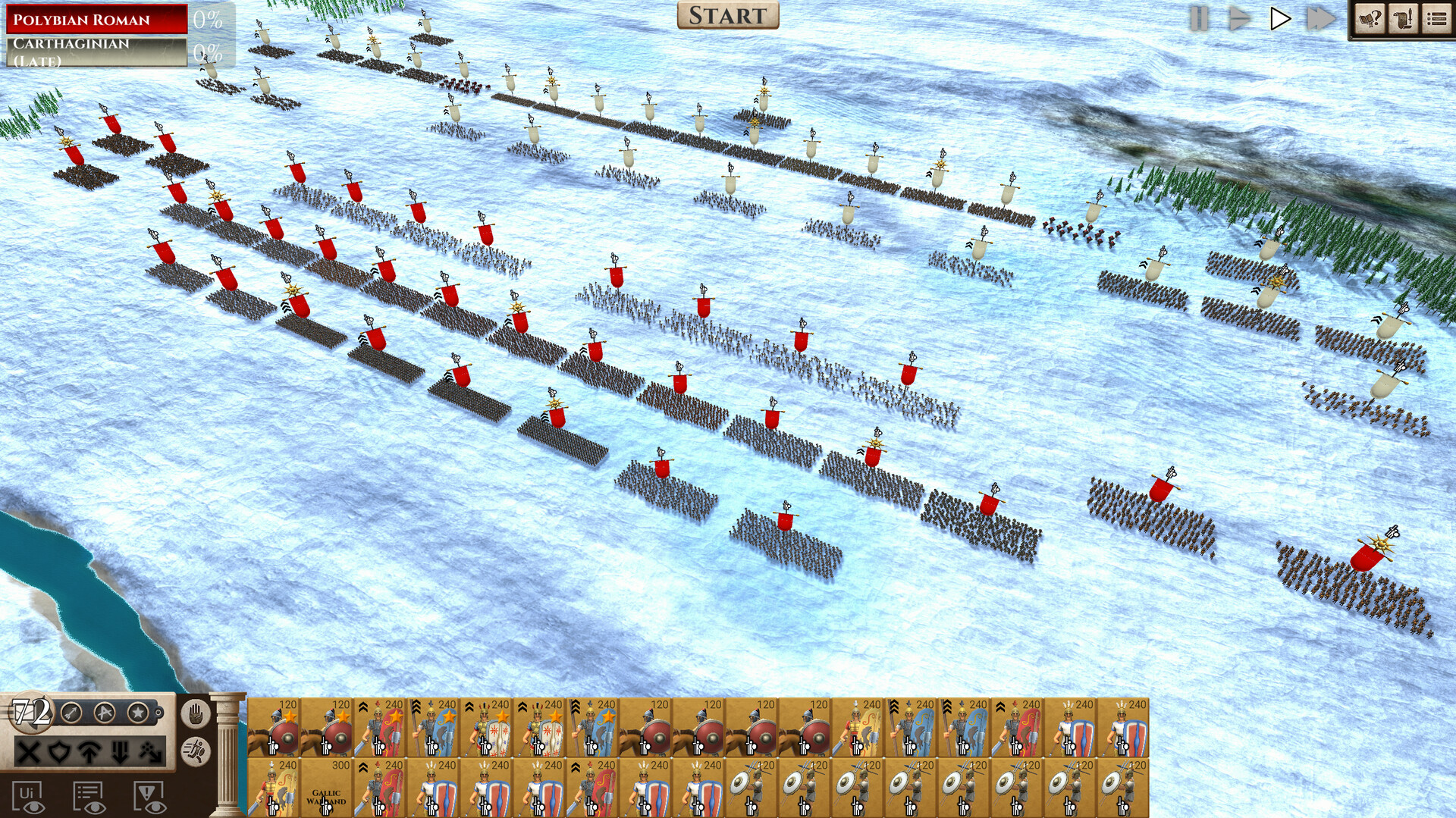Click the Start button to begin battle
Image resolution: width=1456 pixels, height=818 pixels.
point(726,15)
